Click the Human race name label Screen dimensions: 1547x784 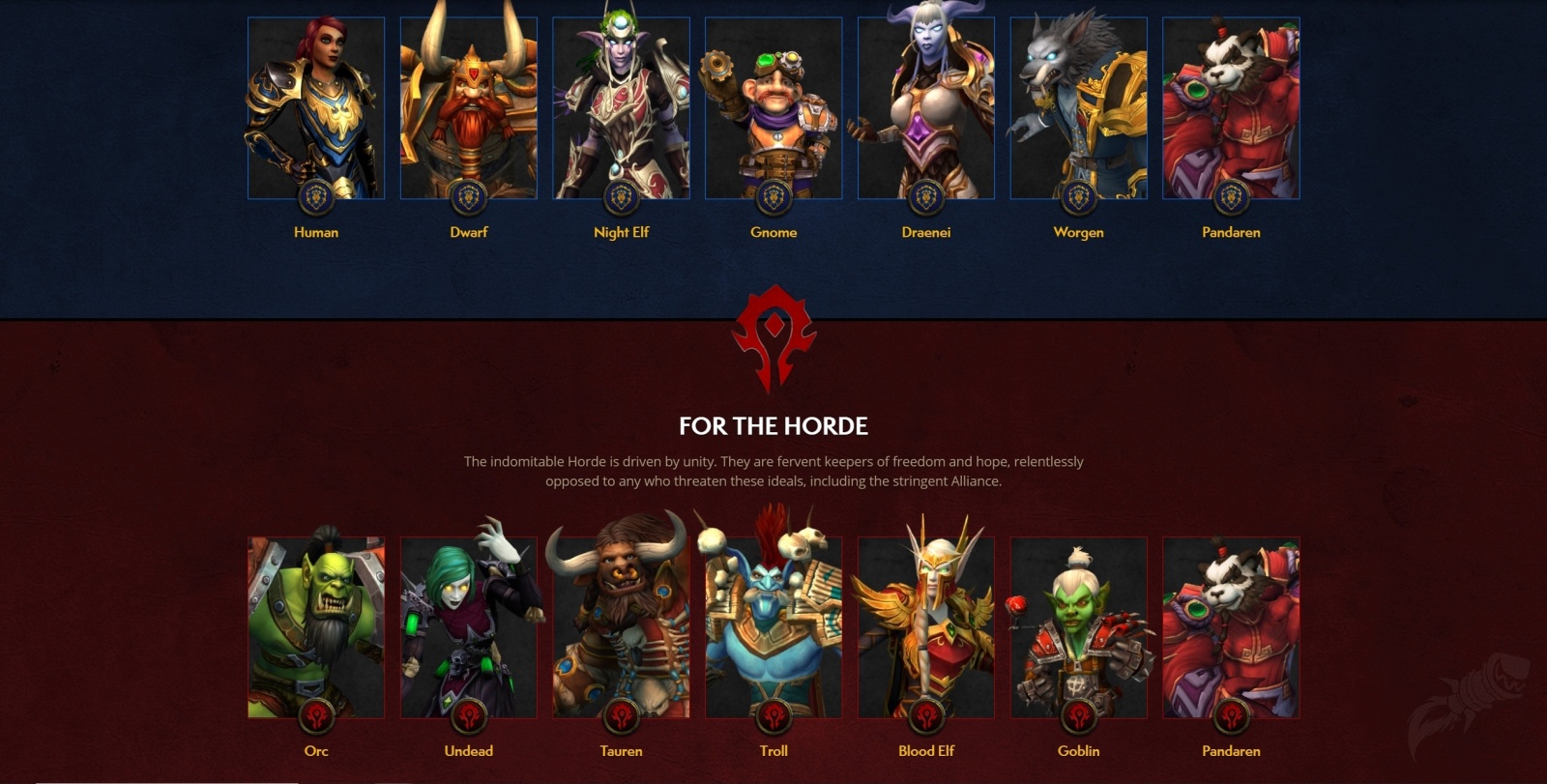coord(317,232)
